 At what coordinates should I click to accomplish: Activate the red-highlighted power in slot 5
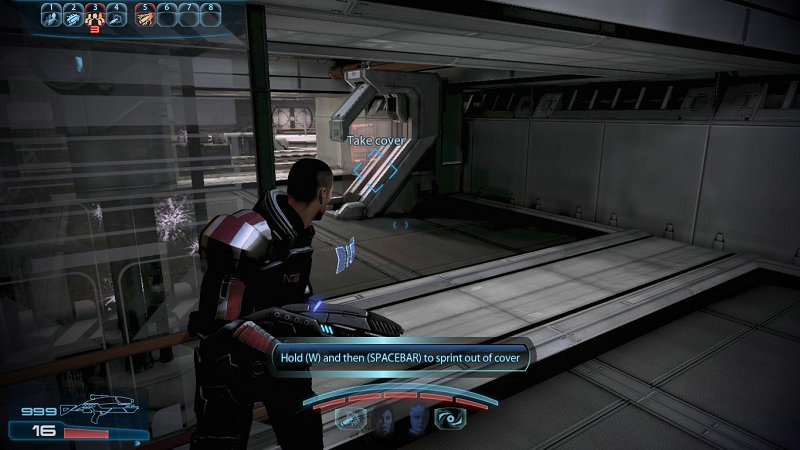(144, 16)
